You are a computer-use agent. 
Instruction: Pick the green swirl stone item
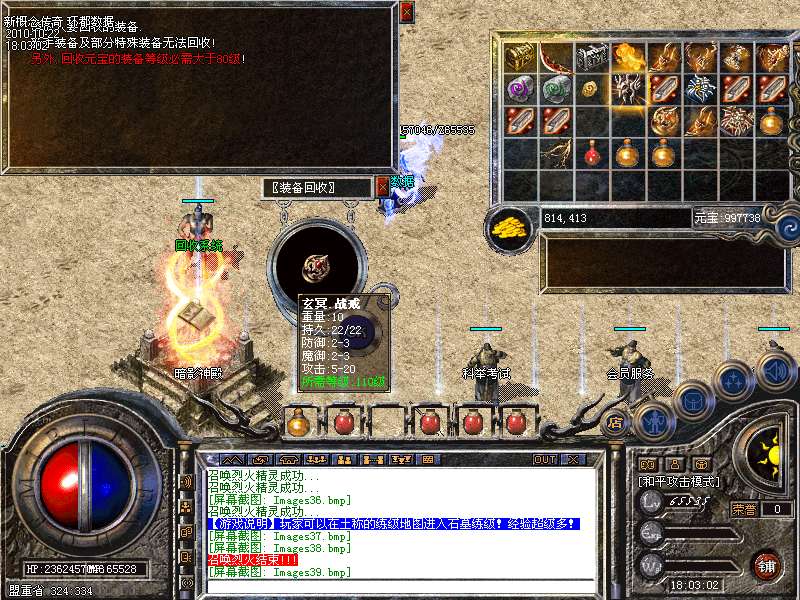[556, 89]
